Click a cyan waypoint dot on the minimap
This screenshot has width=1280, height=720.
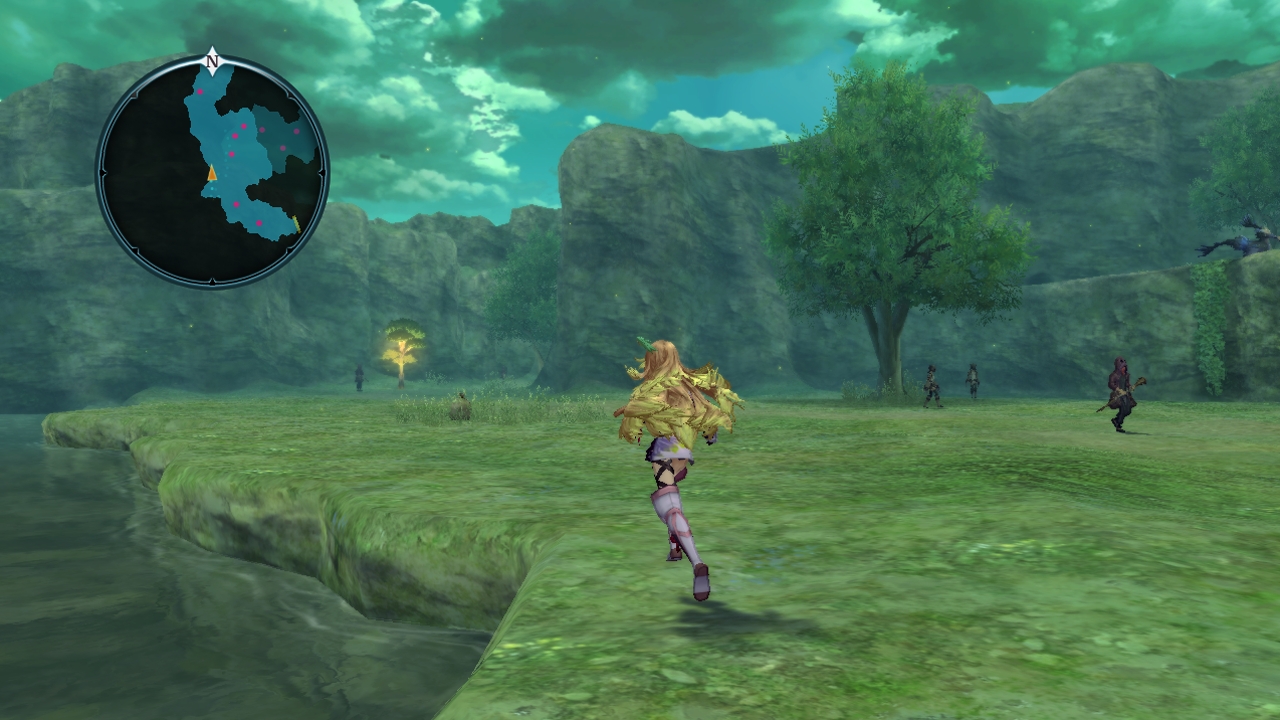(213, 188)
